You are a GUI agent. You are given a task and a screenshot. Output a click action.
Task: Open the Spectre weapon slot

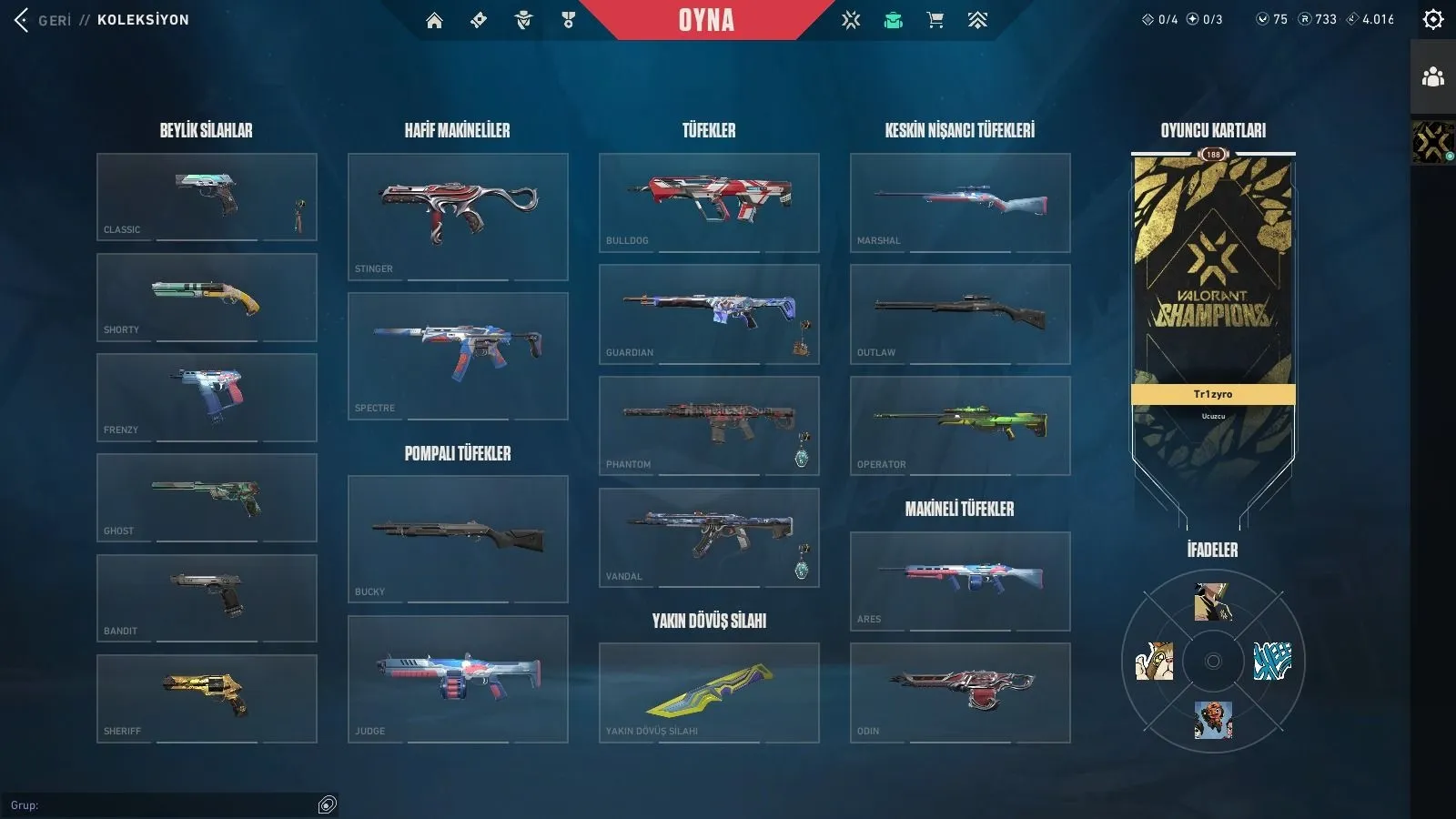pyautogui.click(x=458, y=356)
